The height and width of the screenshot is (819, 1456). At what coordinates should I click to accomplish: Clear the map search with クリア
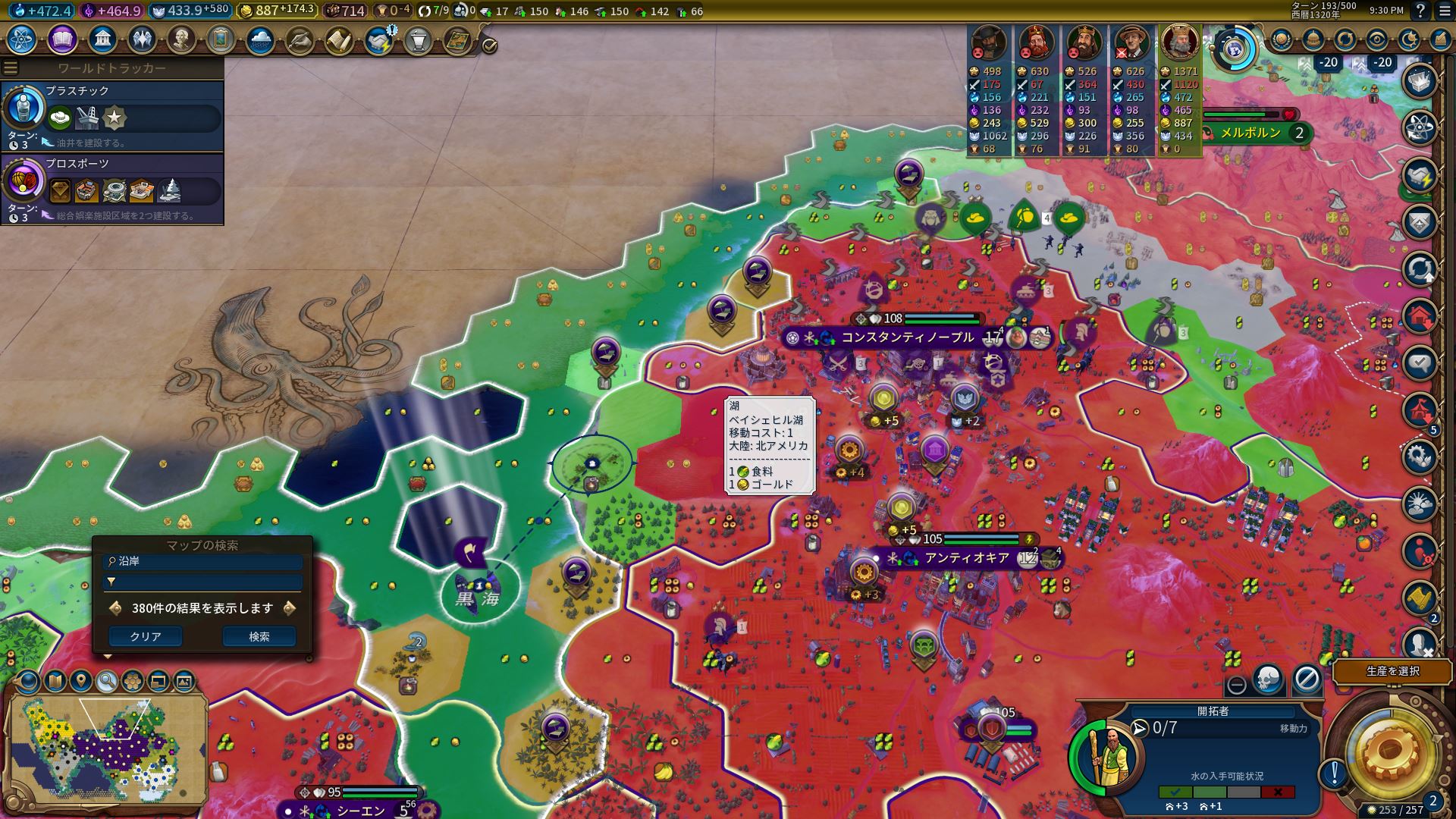point(146,637)
